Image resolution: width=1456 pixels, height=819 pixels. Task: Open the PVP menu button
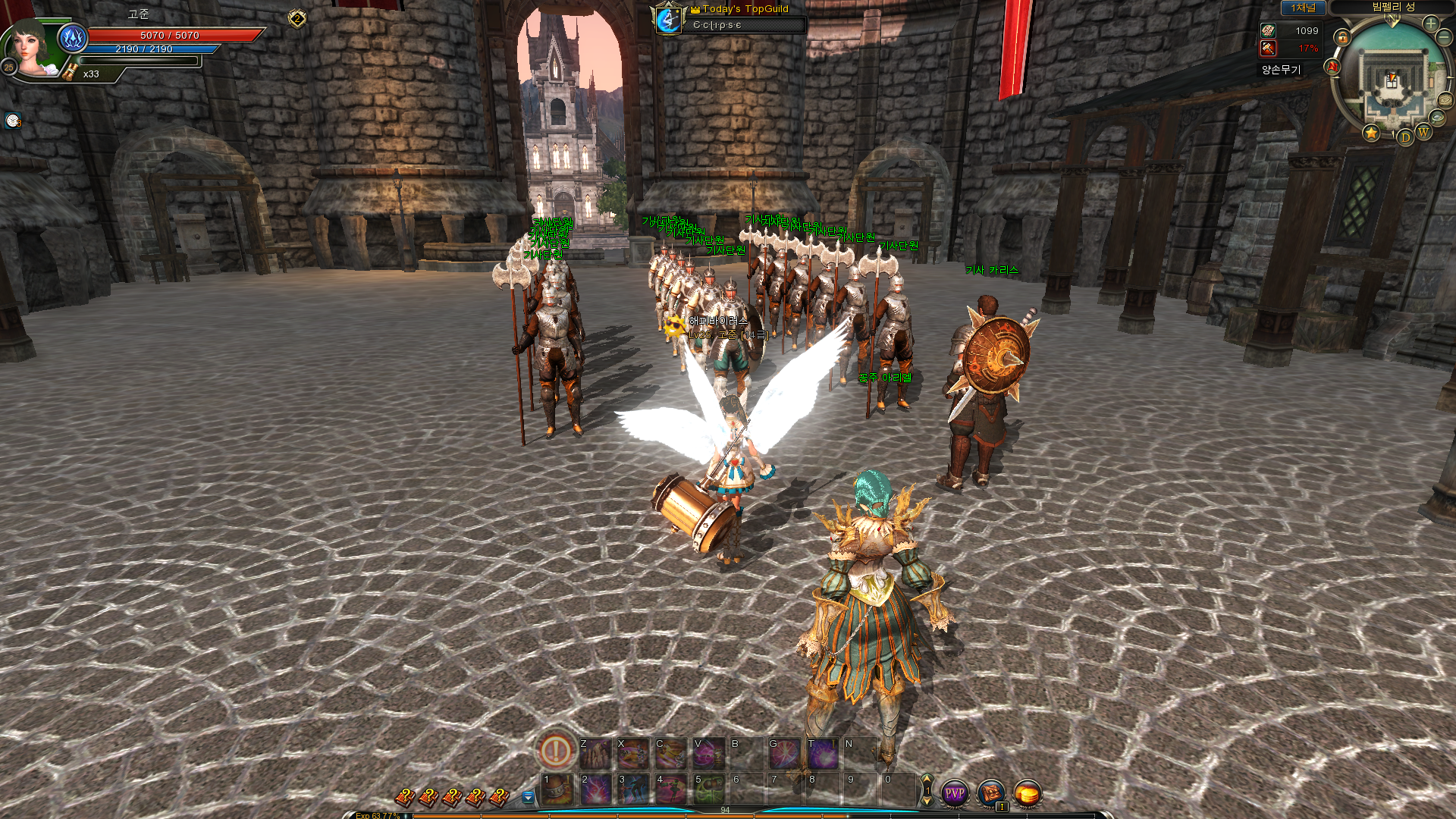pos(954,793)
